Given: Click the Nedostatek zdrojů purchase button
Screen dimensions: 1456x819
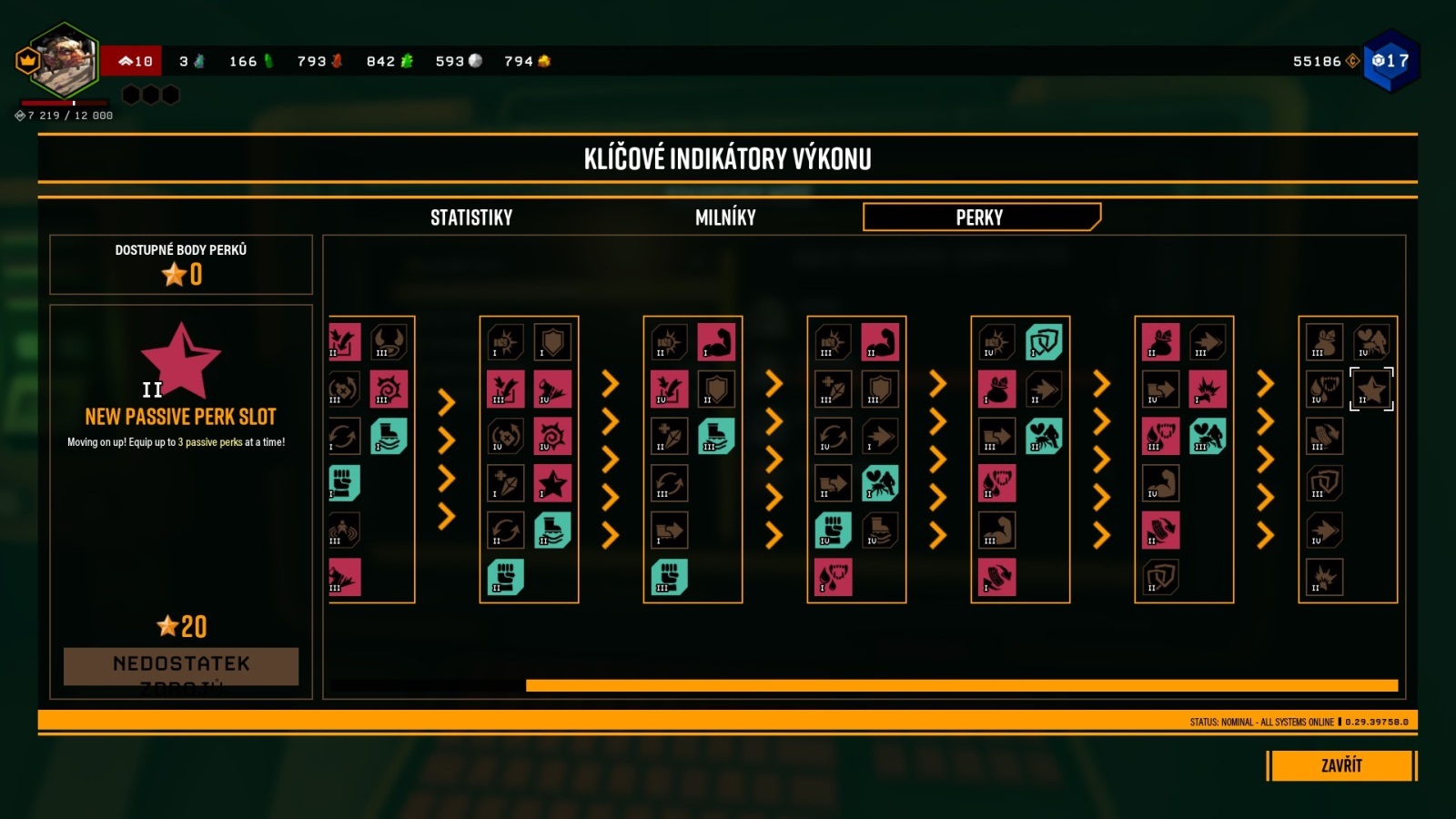Looking at the screenshot, I should [x=181, y=666].
